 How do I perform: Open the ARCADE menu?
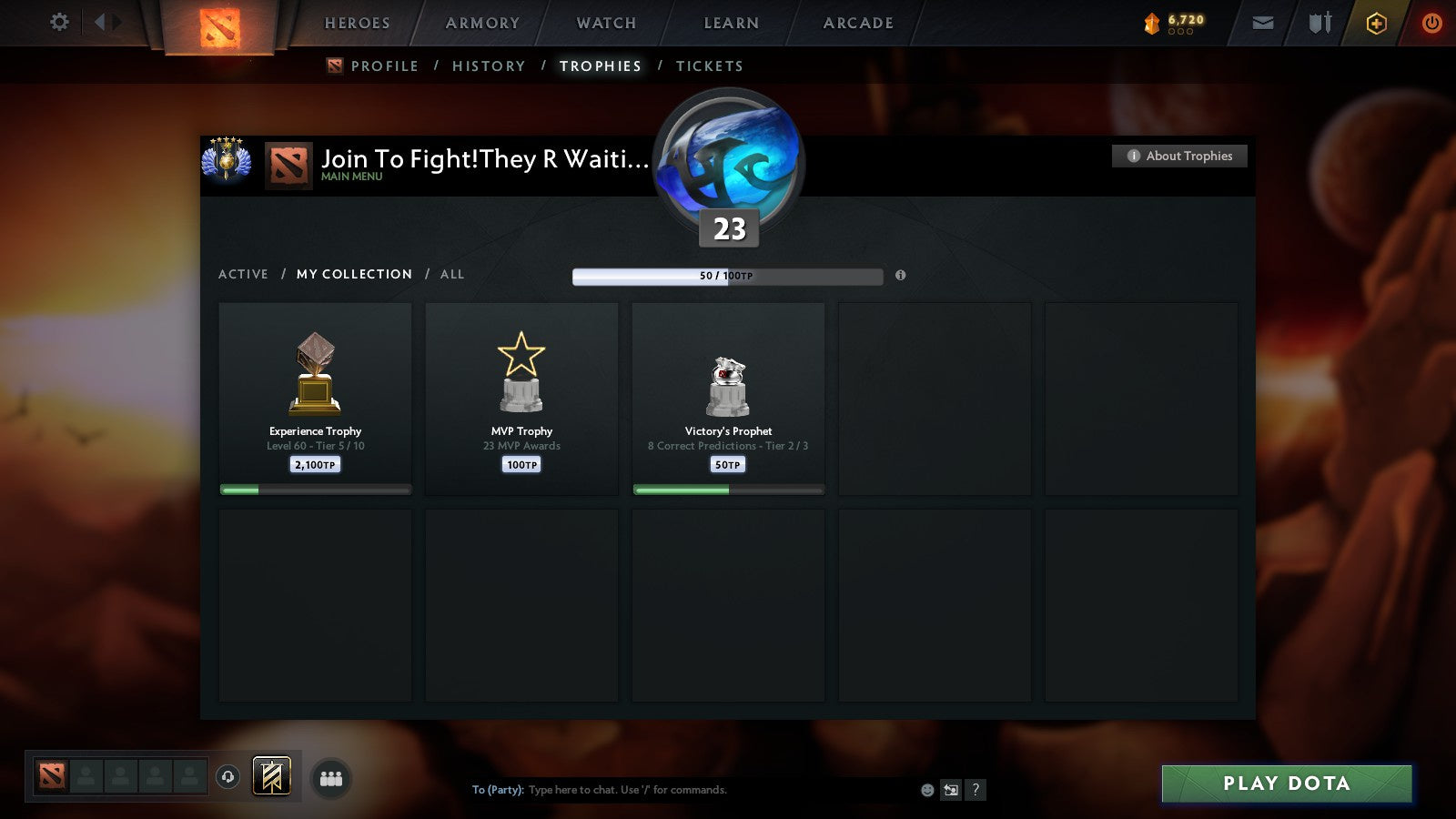[856, 23]
